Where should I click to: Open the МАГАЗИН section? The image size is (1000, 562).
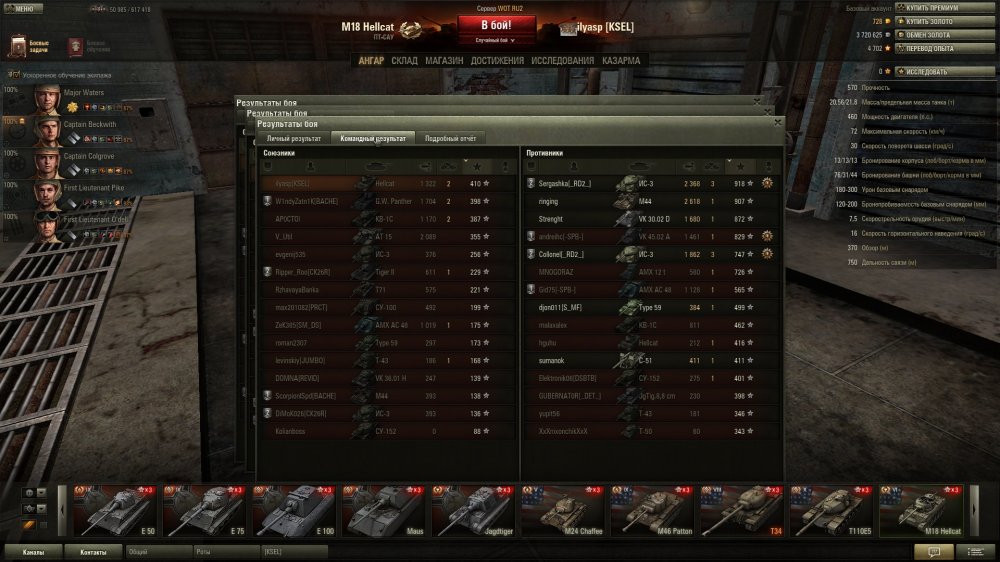point(444,61)
